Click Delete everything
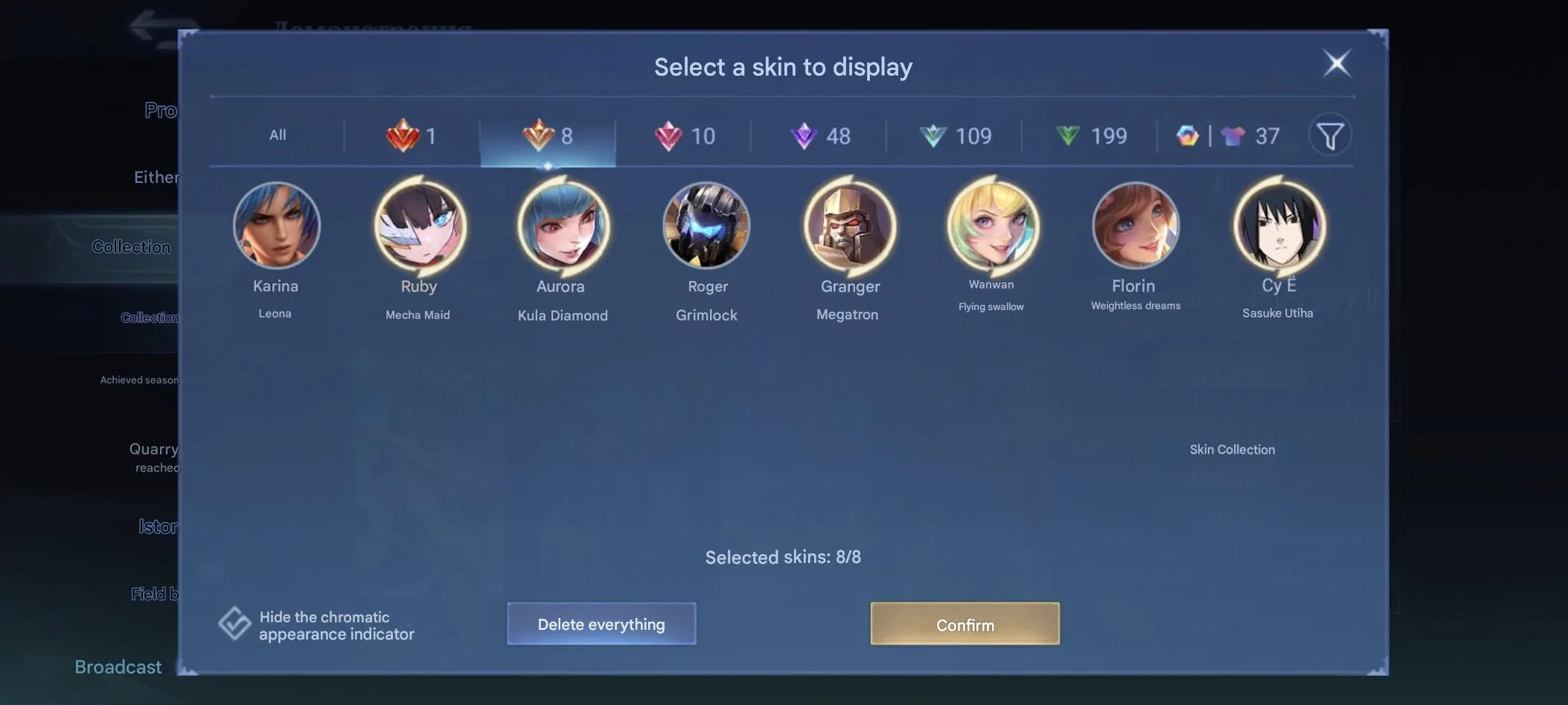Viewport: 1568px width, 705px height. coord(601,624)
